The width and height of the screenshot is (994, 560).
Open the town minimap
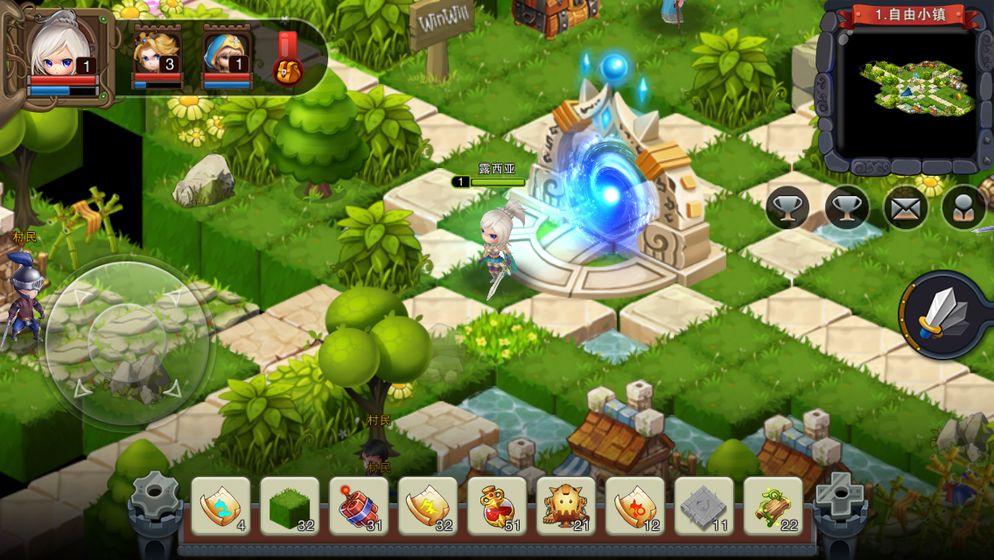903,88
